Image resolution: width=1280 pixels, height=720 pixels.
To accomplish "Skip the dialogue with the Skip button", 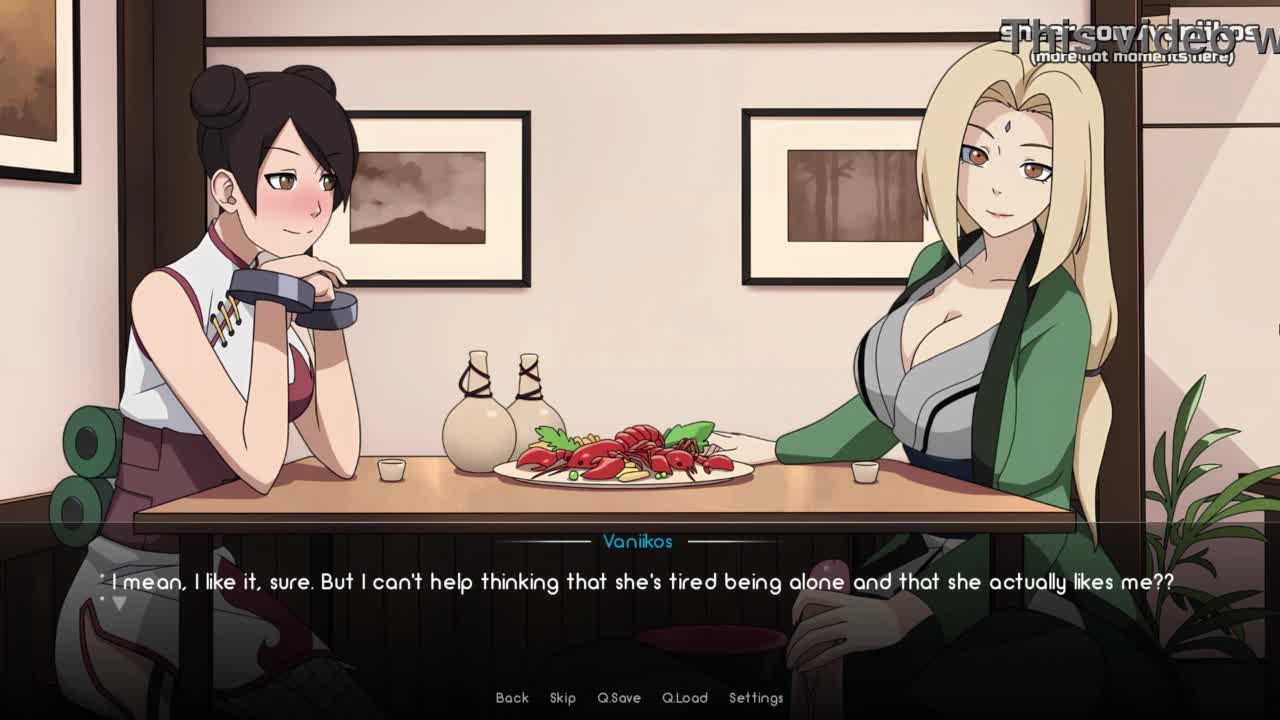I will tap(563, 698).
